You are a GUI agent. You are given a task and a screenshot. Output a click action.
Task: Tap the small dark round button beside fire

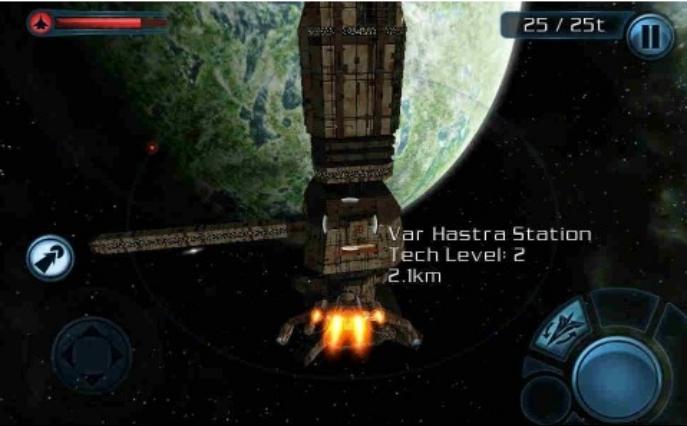[545, 396]
